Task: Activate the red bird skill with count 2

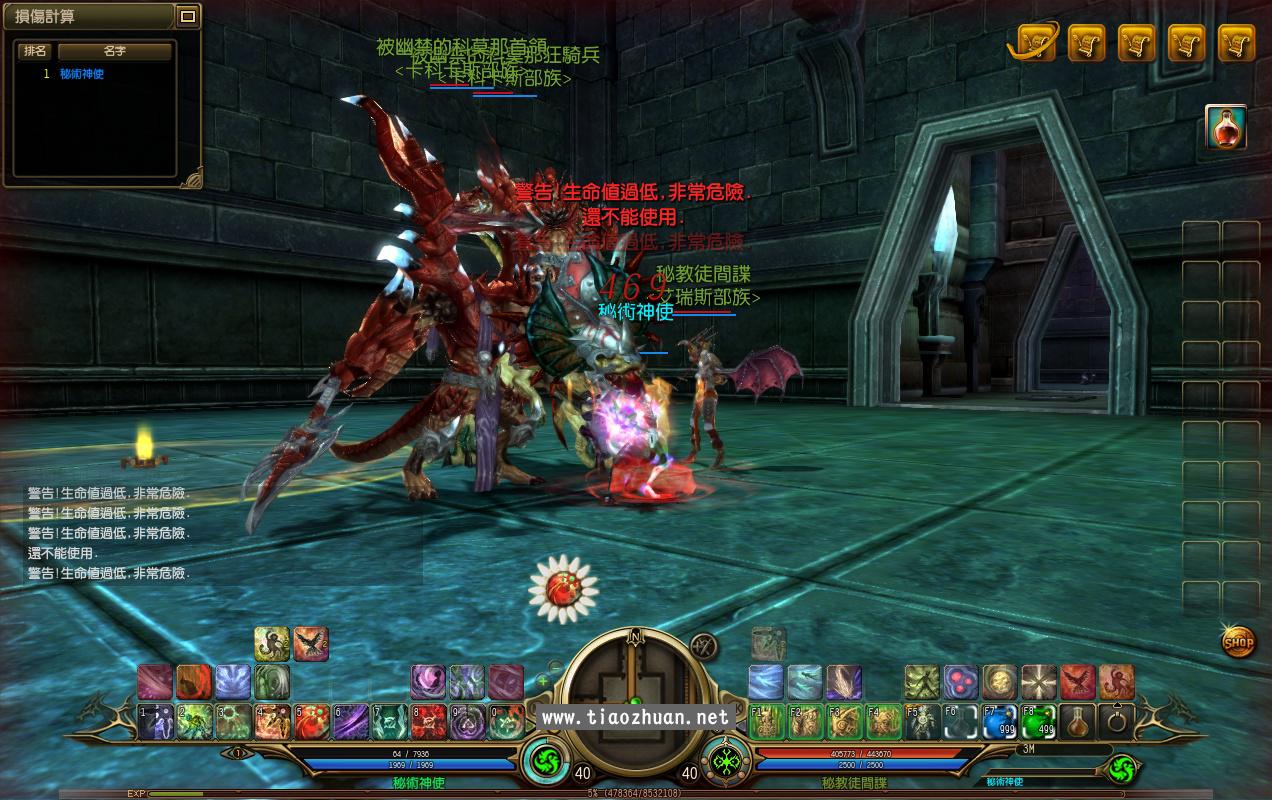Action: pos(311,644)
